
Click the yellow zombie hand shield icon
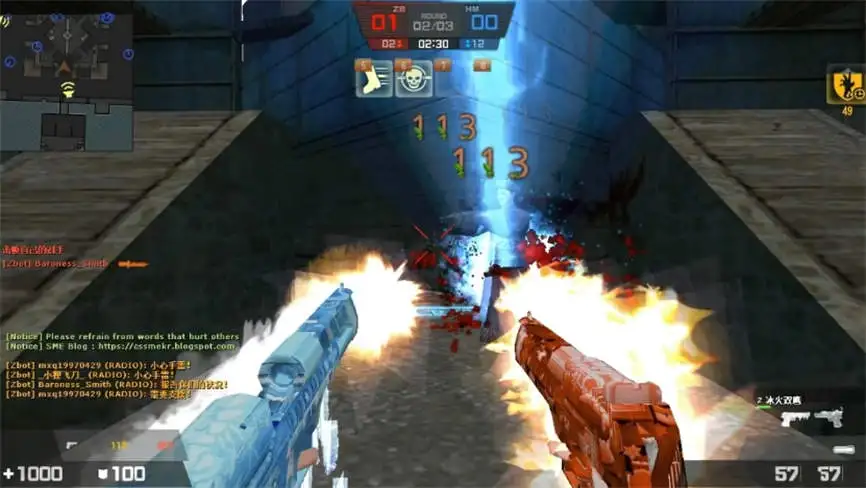pos(847,85)
